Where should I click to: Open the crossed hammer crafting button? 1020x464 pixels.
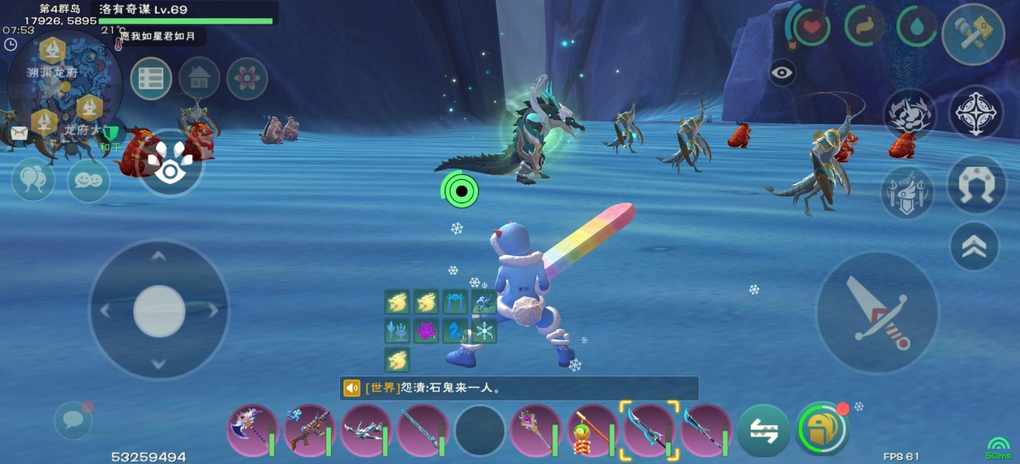tap(973, 34)
